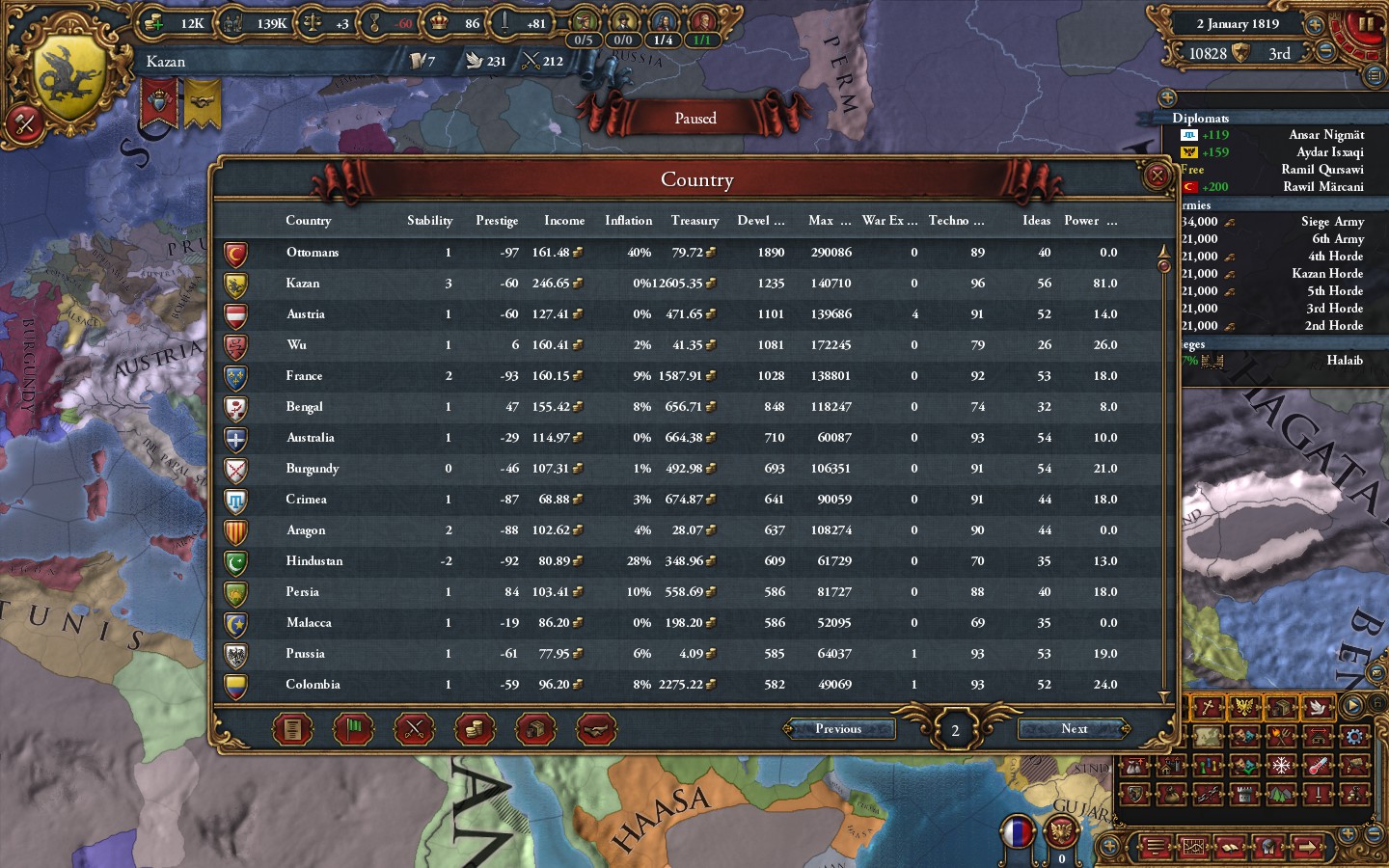This screenshot has width=1389, height=868.
Task: Select the Kazan Horde army in the outliner
Action: [x=1327, y=273]
